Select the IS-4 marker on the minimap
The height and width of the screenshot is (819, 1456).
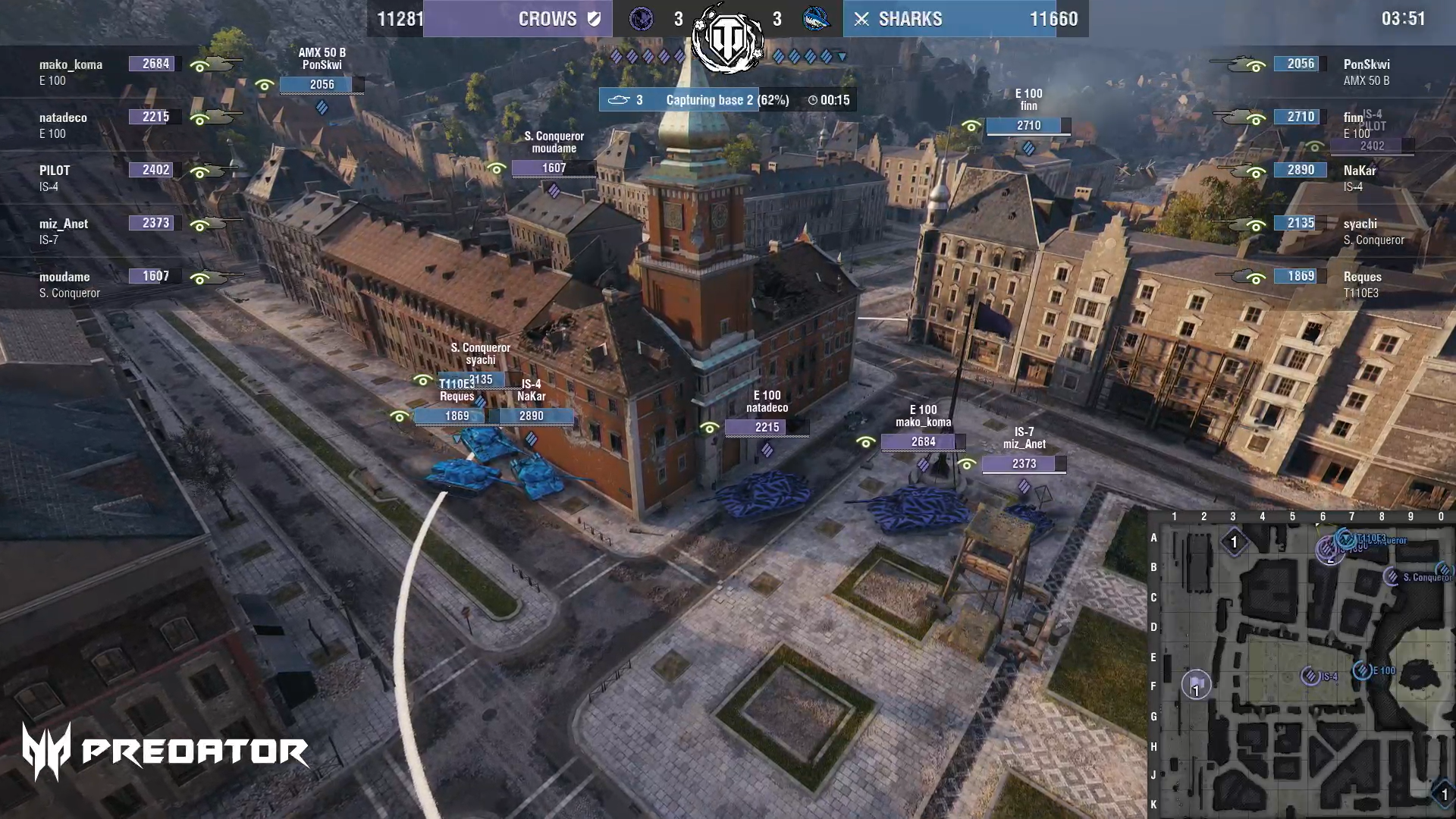[1310, 676]
